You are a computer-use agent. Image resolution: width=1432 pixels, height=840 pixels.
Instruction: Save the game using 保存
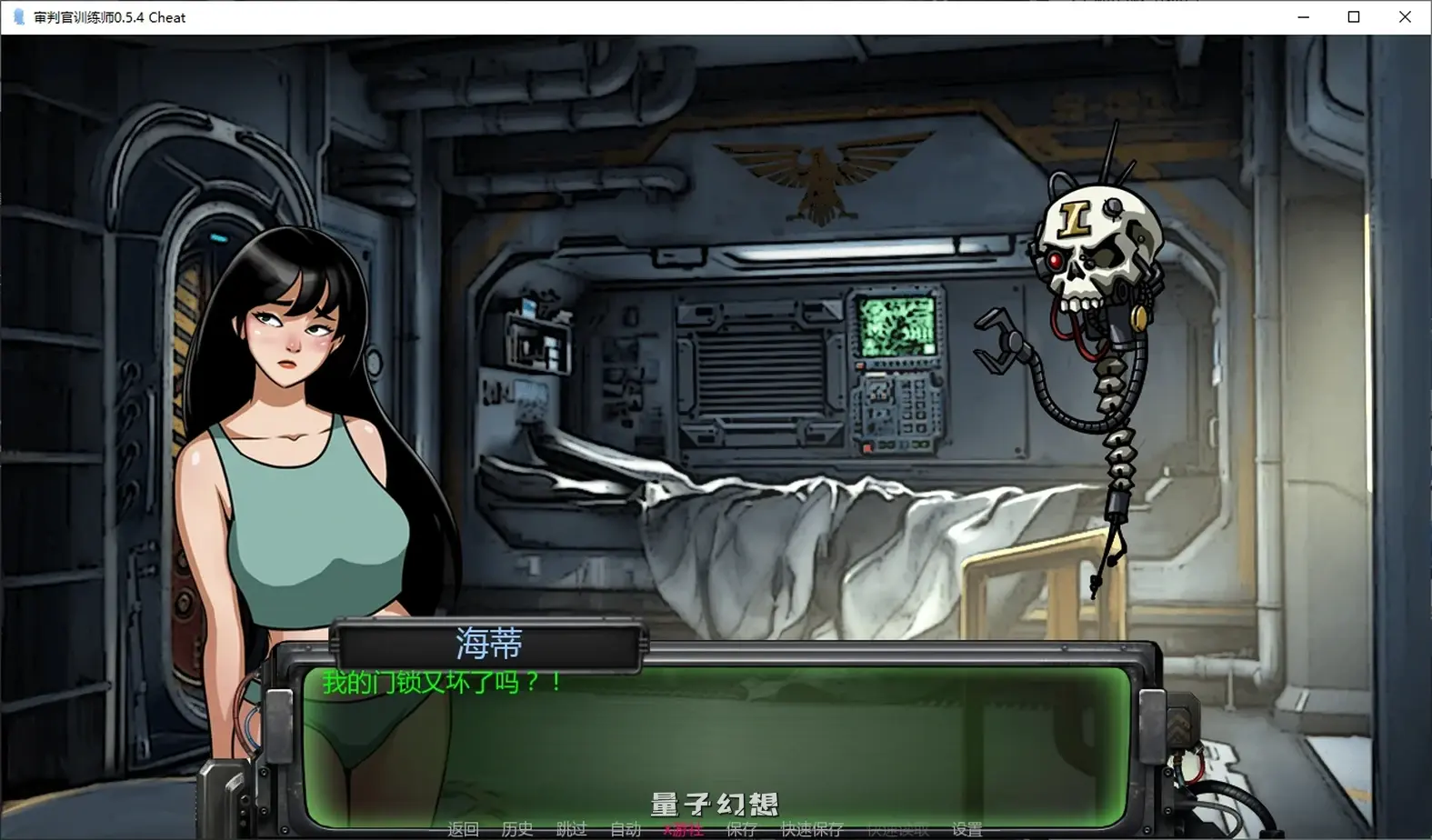(741, 828)
